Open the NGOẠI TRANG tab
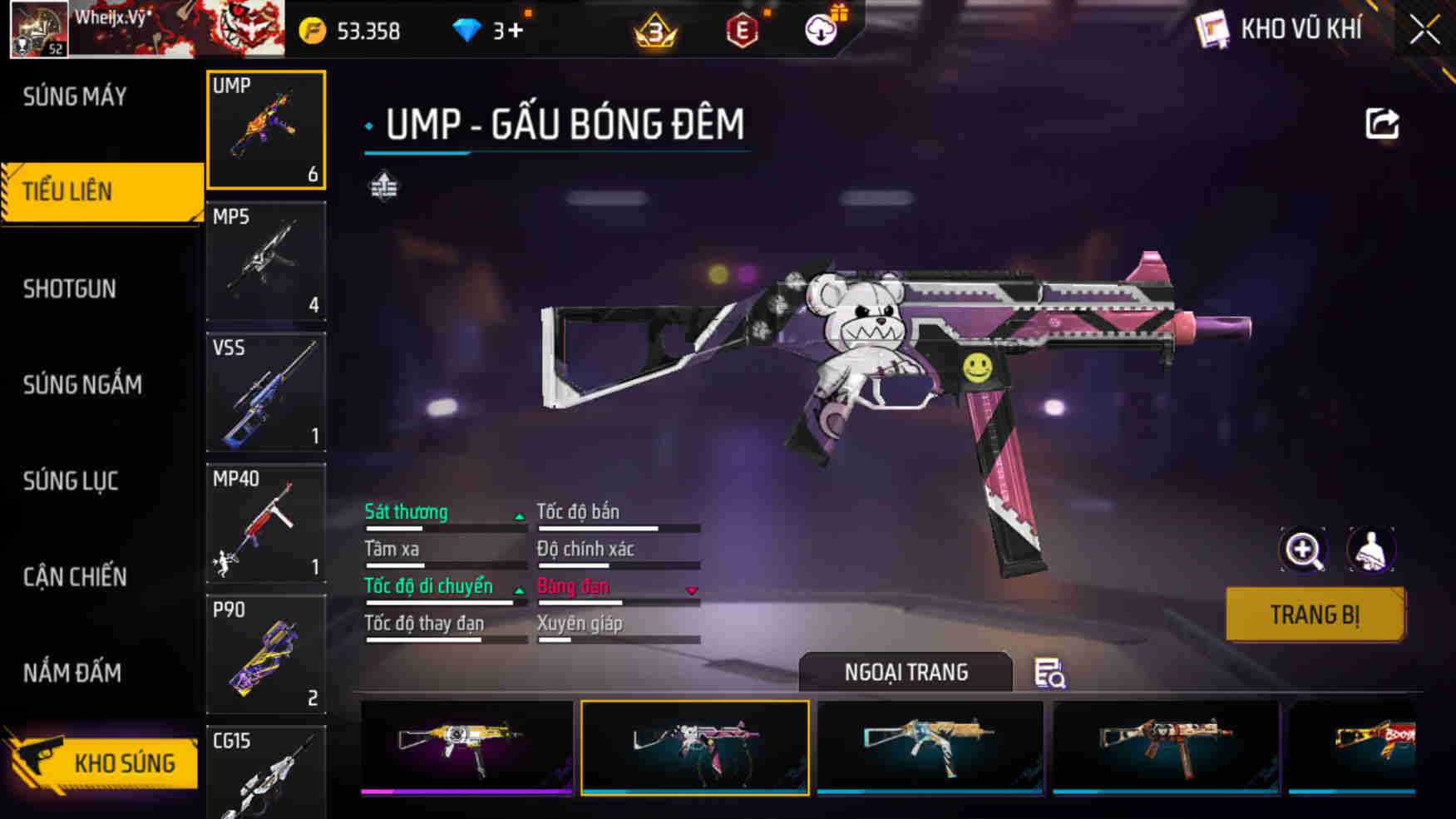 (x=906, y=672)
